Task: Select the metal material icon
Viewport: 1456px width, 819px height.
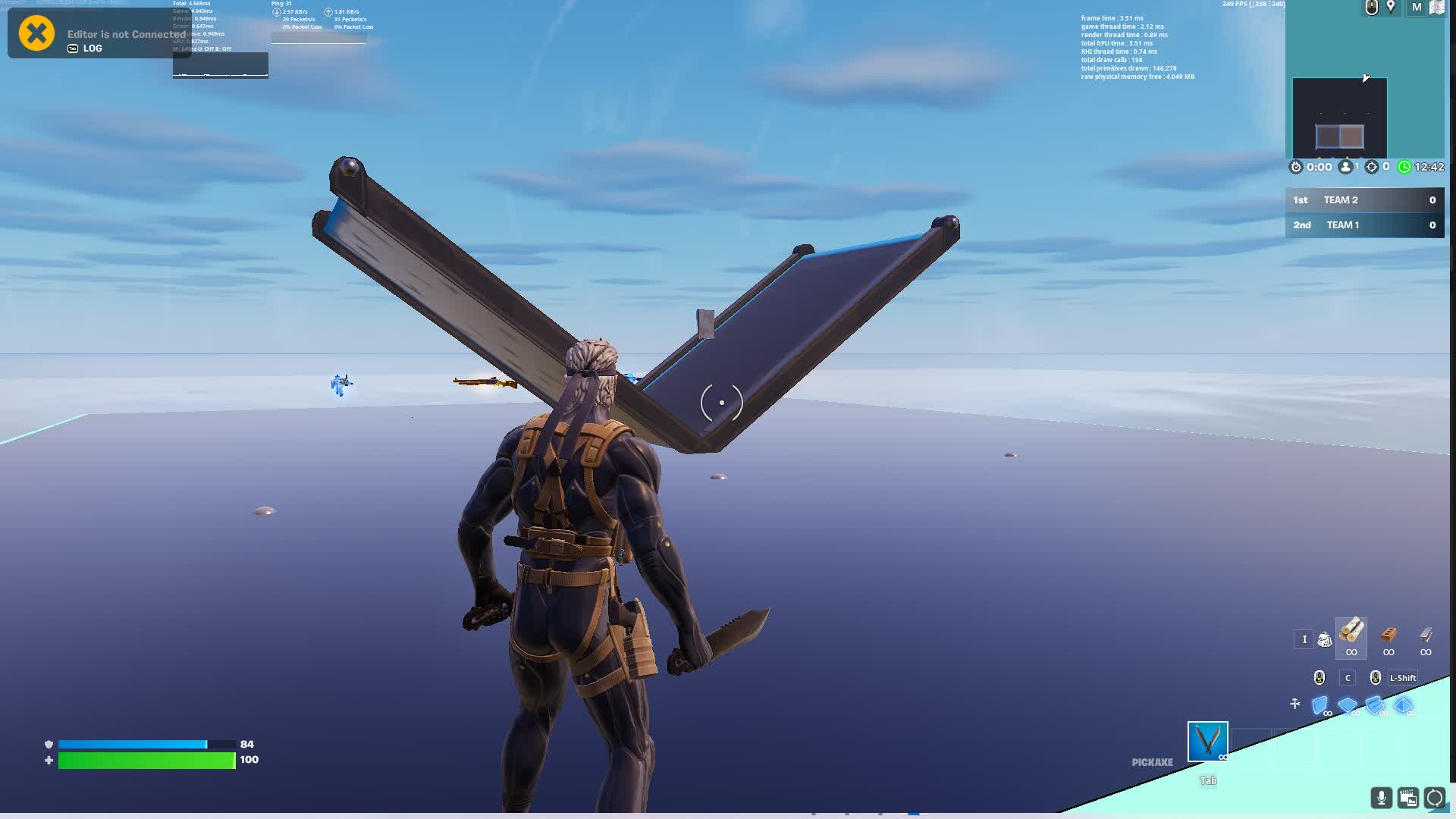Action: point(1426,637)
